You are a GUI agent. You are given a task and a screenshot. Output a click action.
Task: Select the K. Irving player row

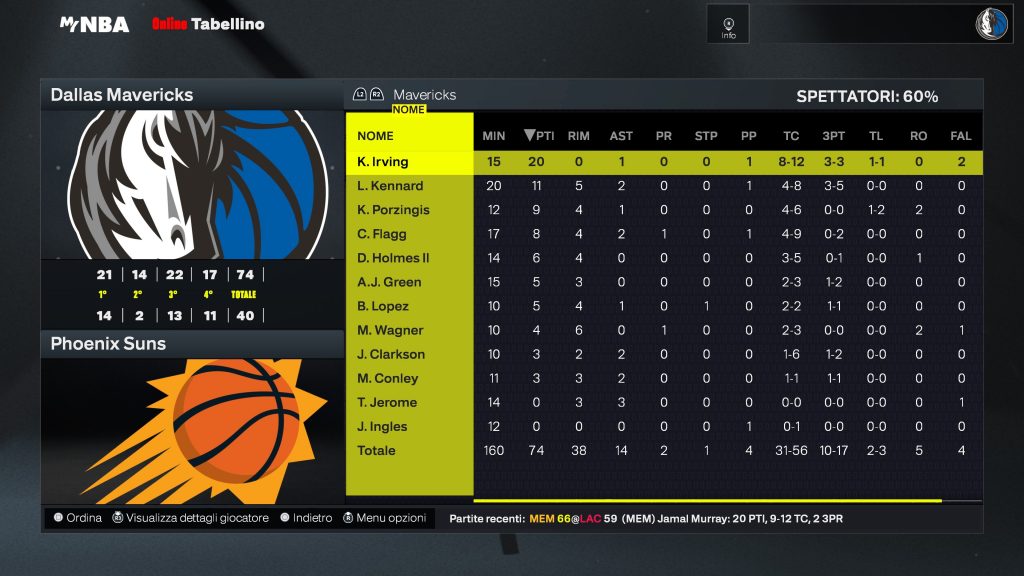383,162
